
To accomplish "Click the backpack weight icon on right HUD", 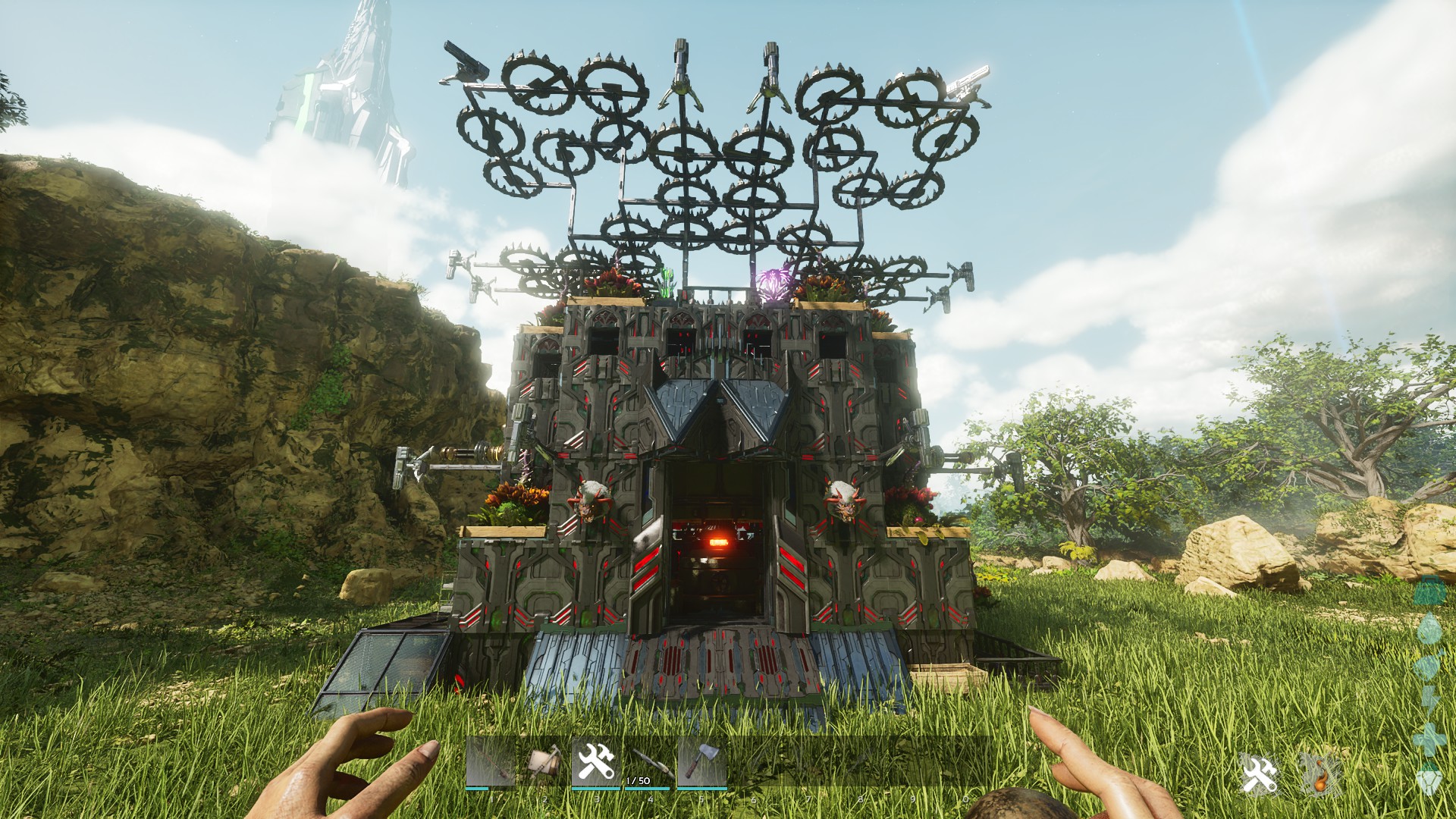I will coord(1429,590).
